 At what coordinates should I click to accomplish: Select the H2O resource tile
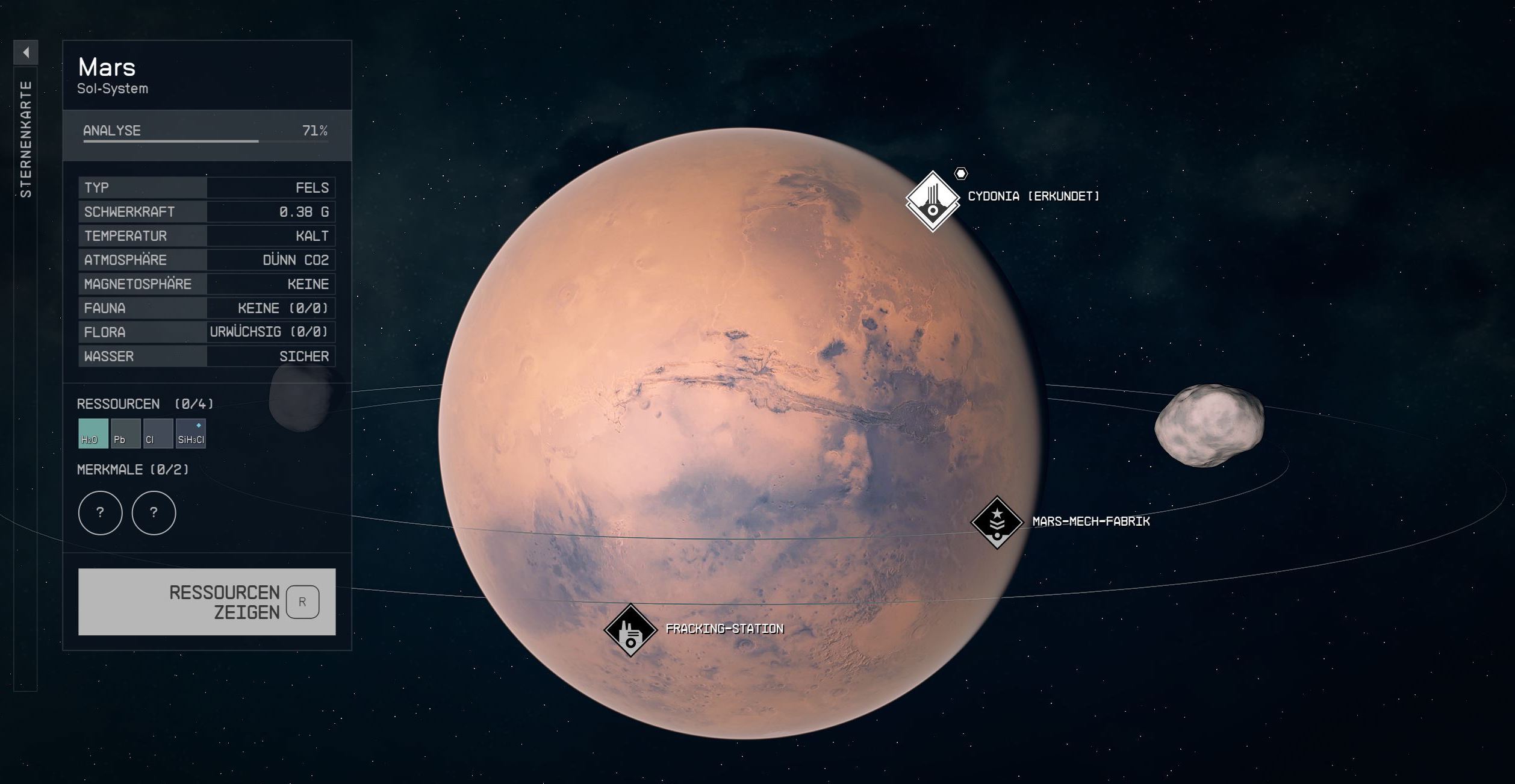click(93, 434)
